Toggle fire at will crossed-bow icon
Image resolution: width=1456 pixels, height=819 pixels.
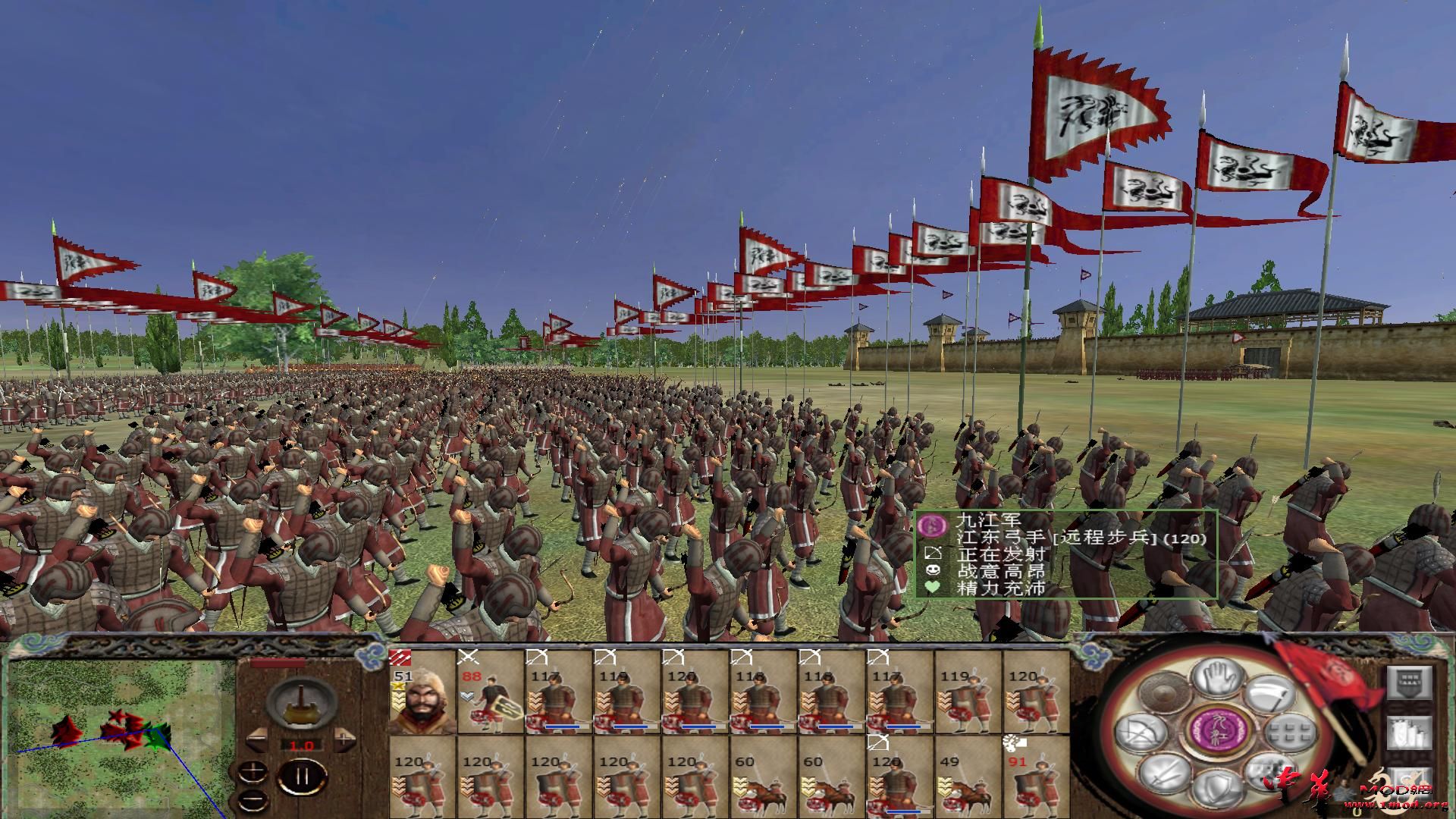point(1140,732)
